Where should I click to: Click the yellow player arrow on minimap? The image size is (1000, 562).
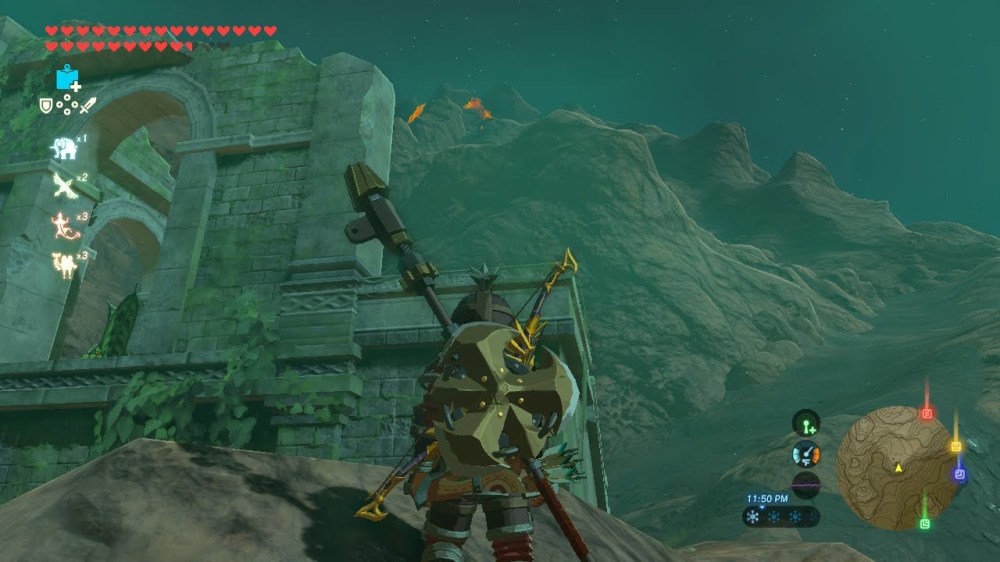point(898,467)
